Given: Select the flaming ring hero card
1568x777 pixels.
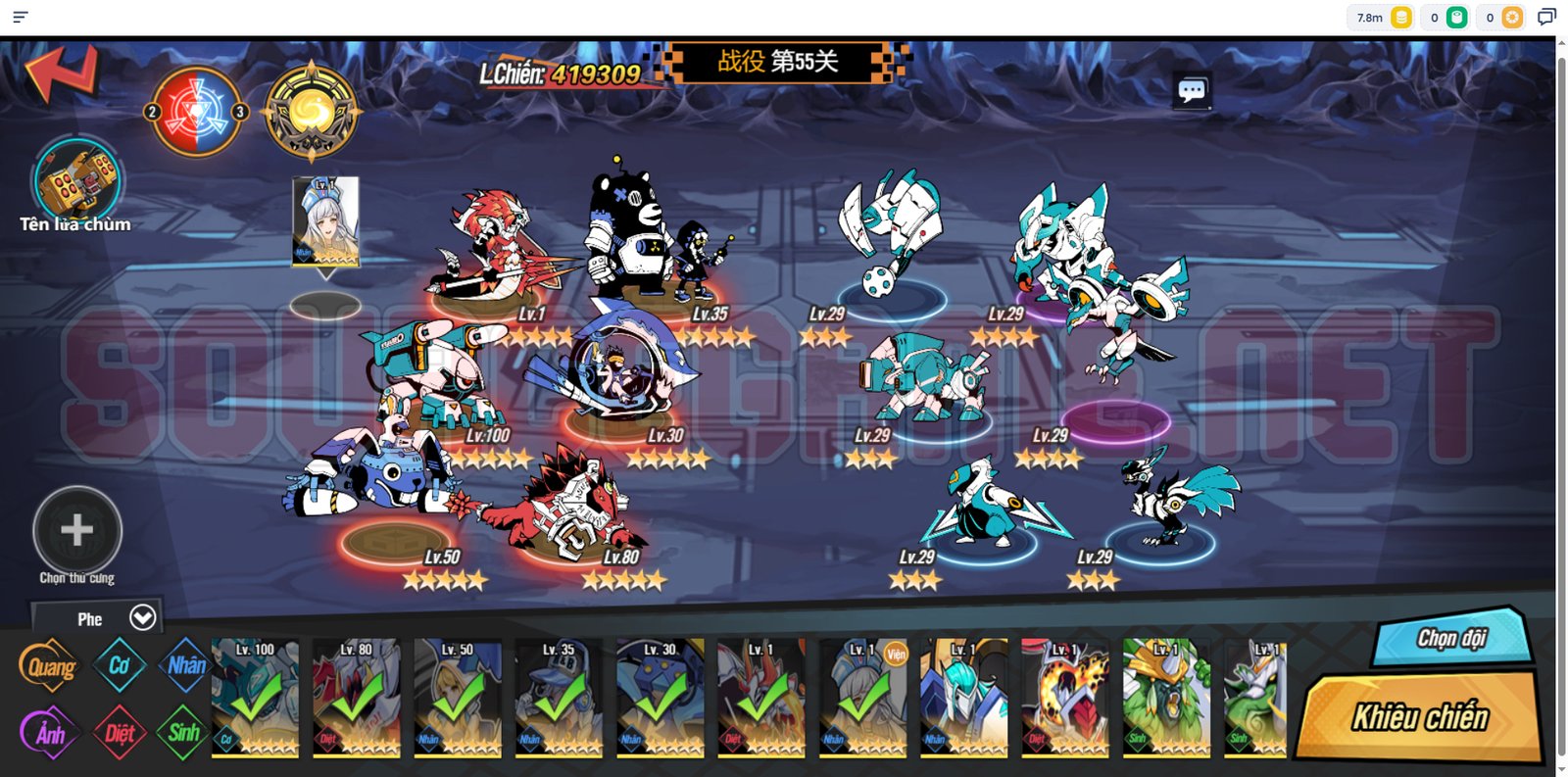Looking at the screenshot, I should click(x=1064, y=698).
